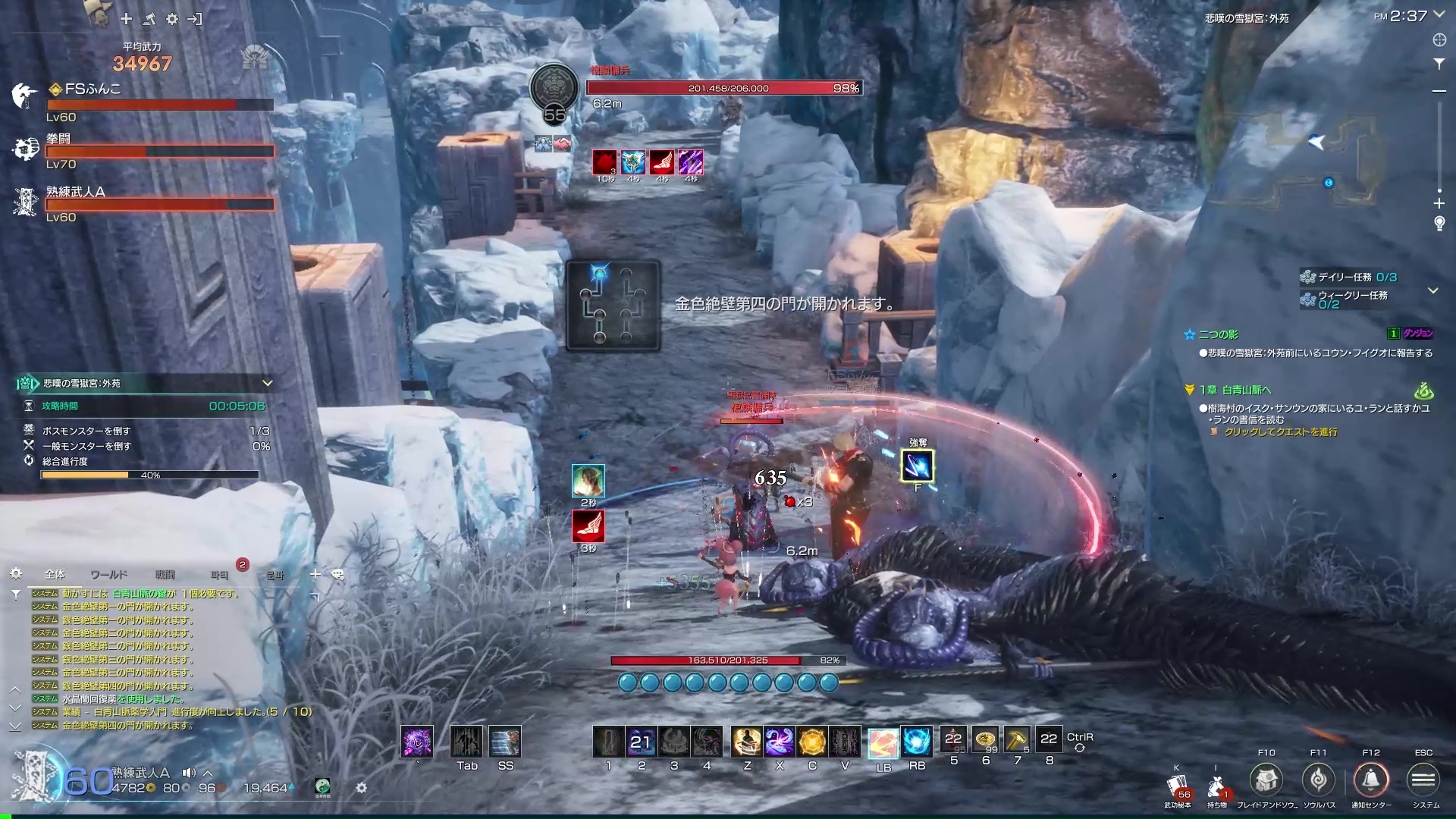Activate the LB hotbar skill
1456x819 pixels.
click(883, 744)
